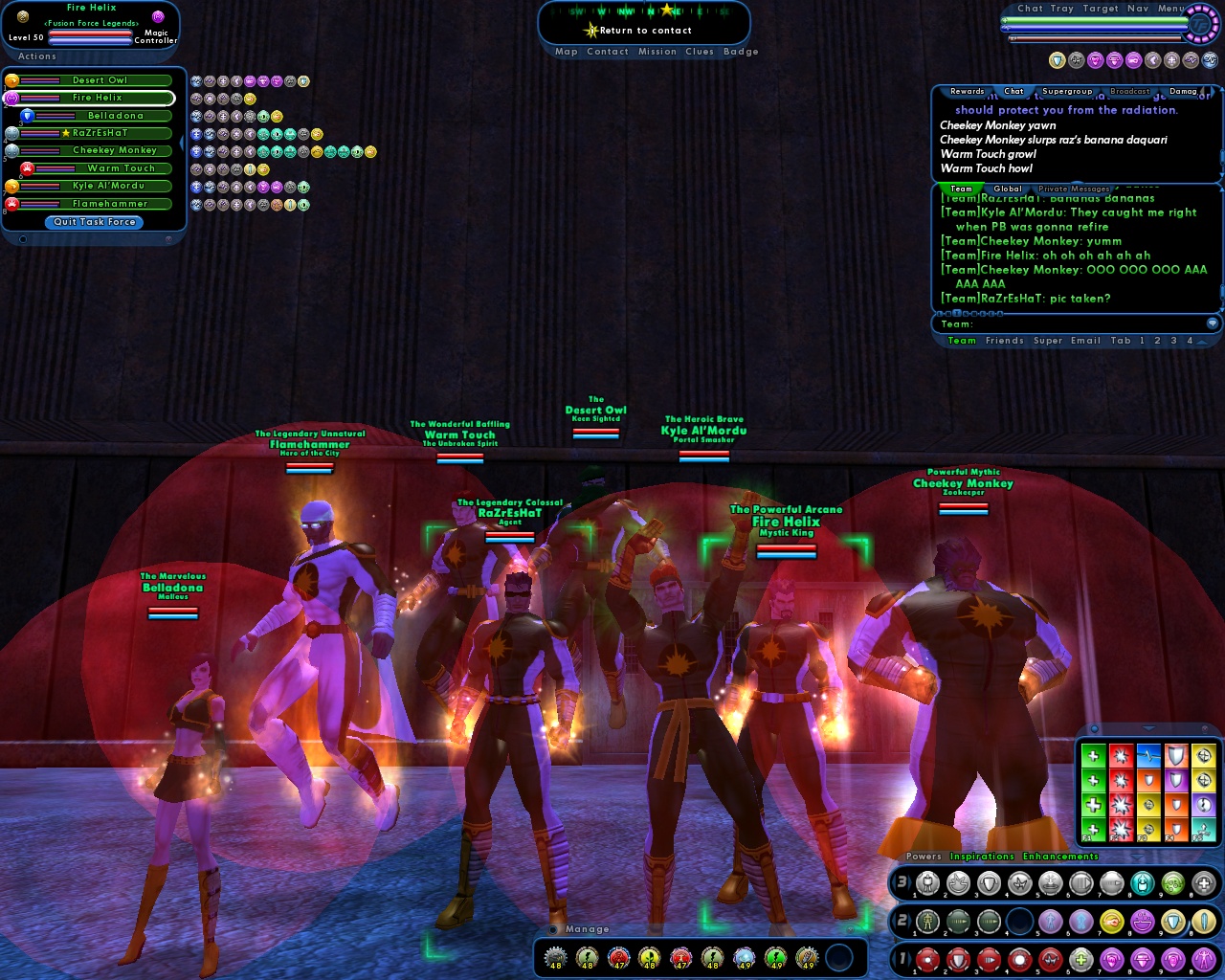
Task: Switch to the Global chat tab
Action: (x=1007, y=189)
